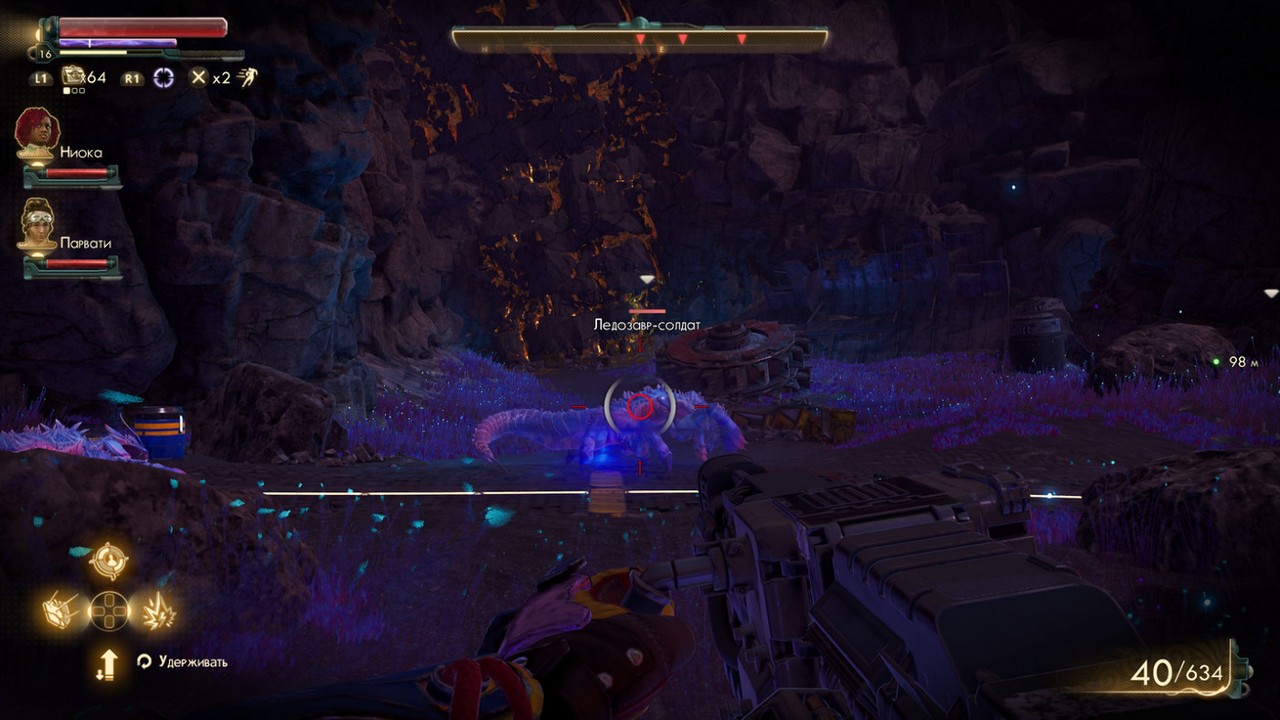Activate the purple time dilation reticle icon
Screen dimensions: 1280x720
(x=163, y=77)
